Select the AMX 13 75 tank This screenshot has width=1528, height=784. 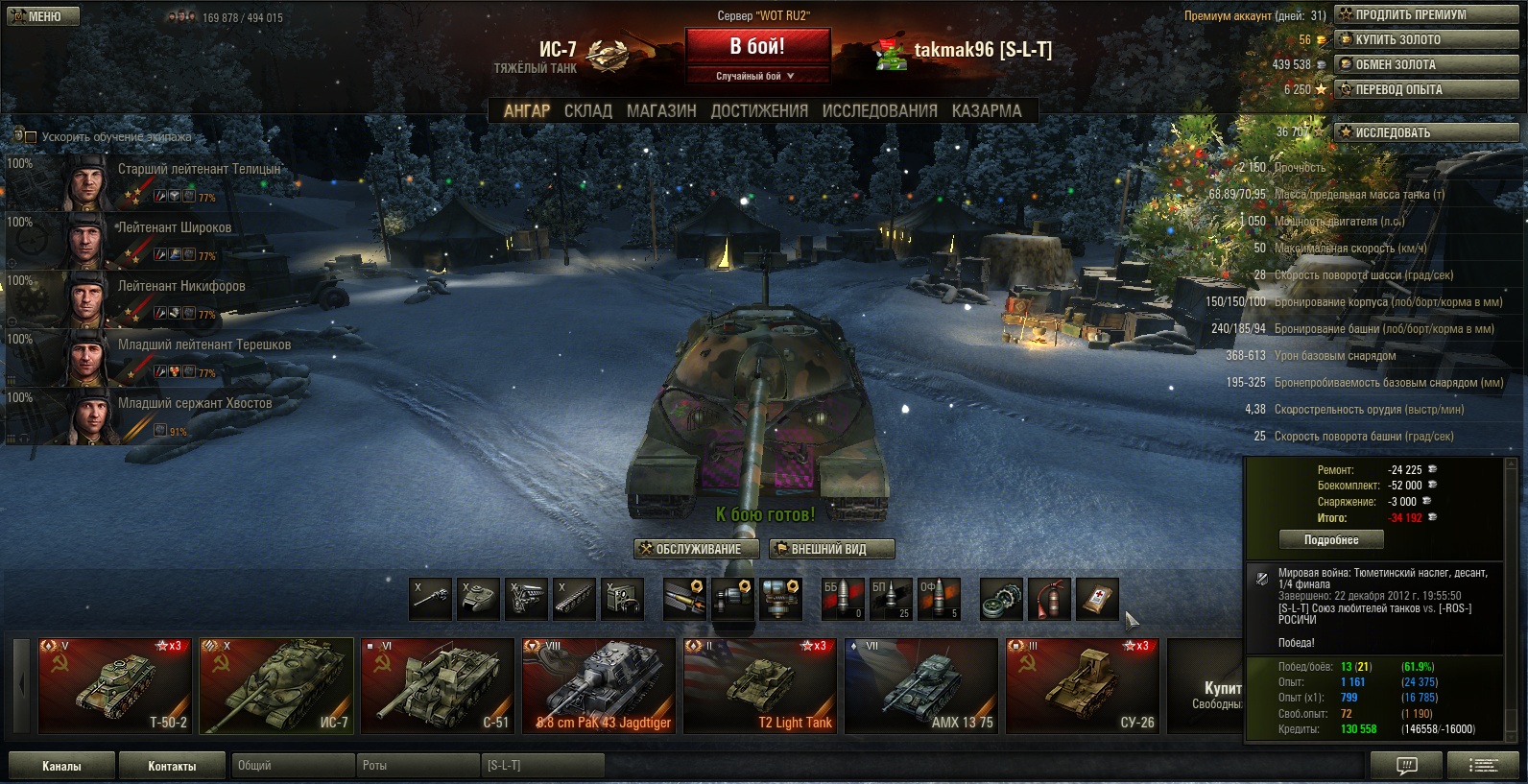tap(920, 685)
